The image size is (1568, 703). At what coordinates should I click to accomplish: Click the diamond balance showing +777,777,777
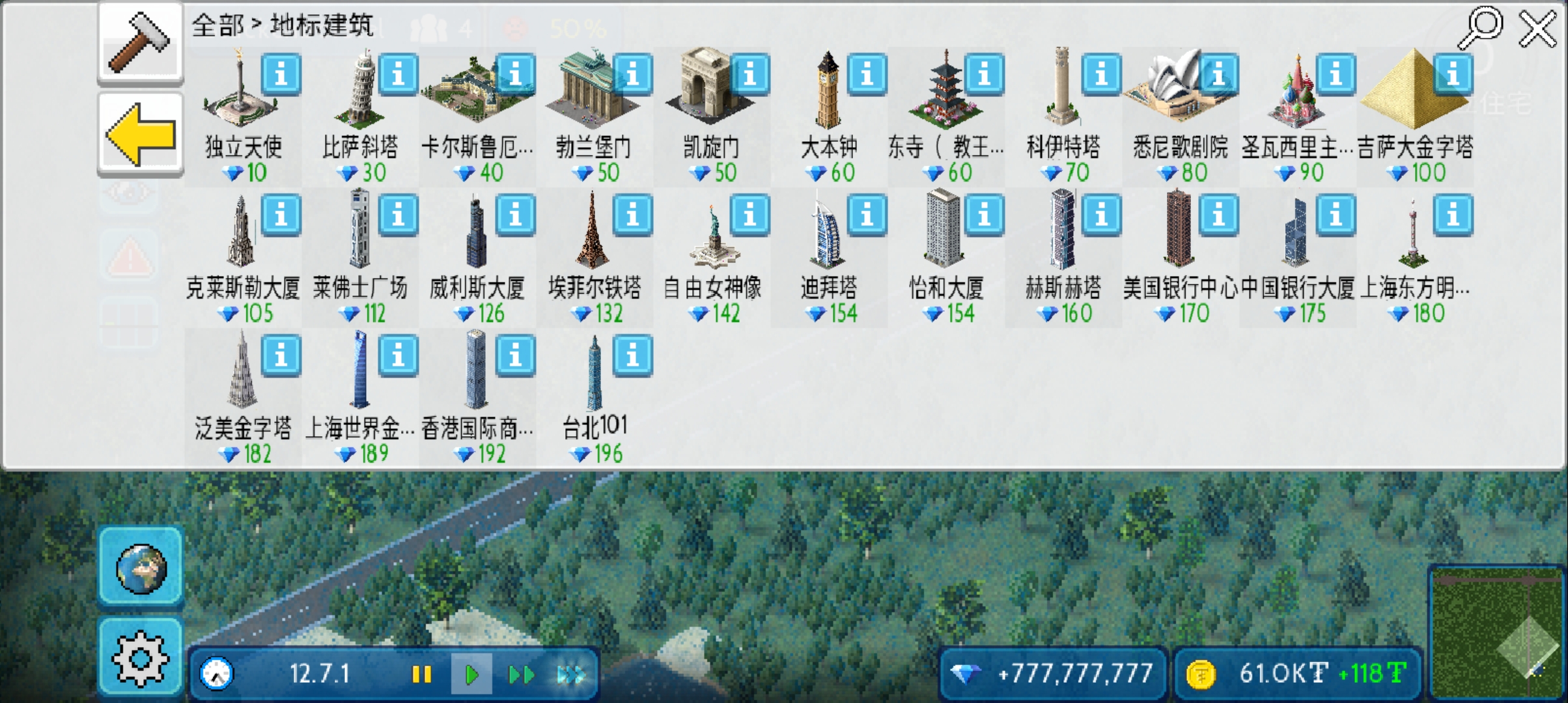[x=1052, y=674]
